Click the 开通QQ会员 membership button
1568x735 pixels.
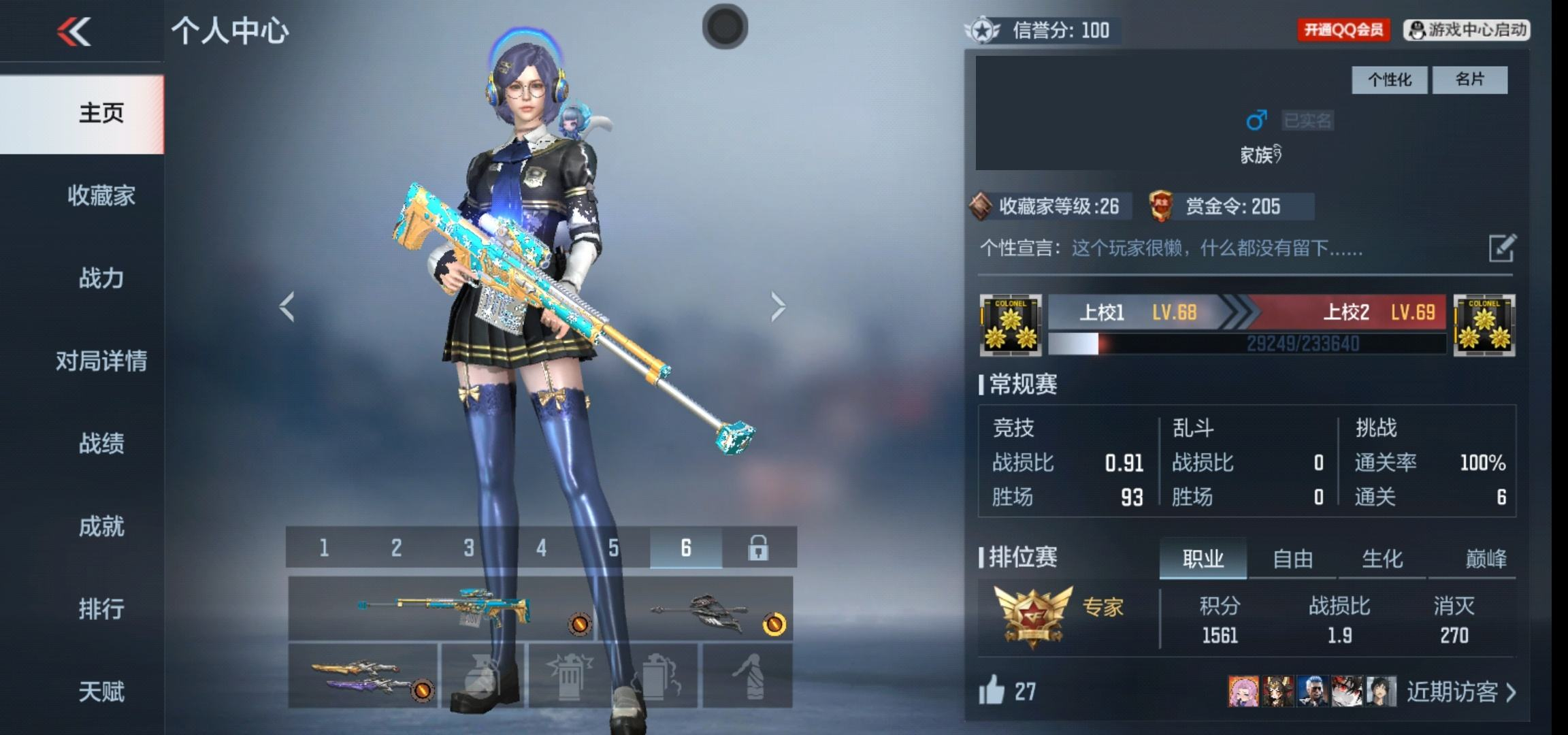click(x=1343, y=30)
